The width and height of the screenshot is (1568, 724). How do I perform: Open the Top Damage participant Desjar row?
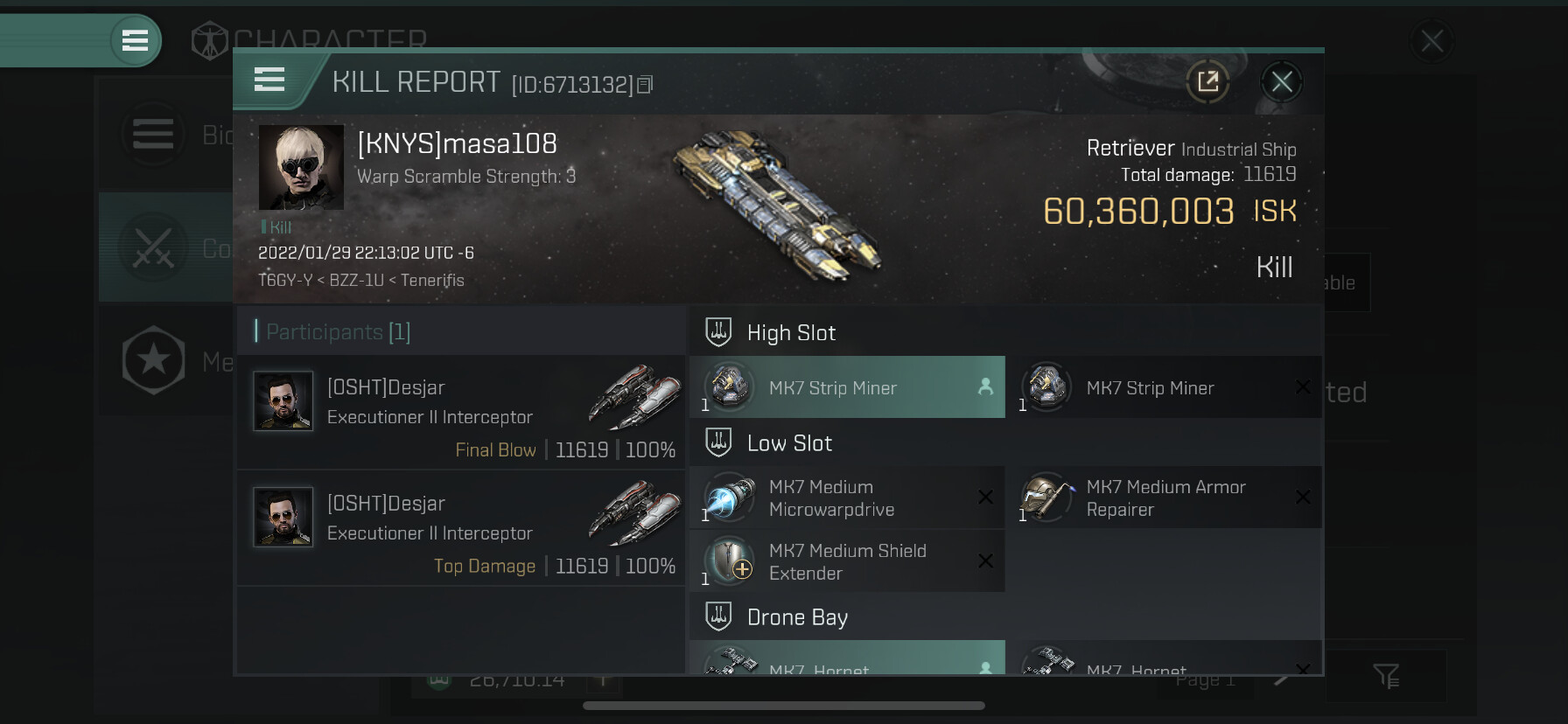(x=461, y=529)
